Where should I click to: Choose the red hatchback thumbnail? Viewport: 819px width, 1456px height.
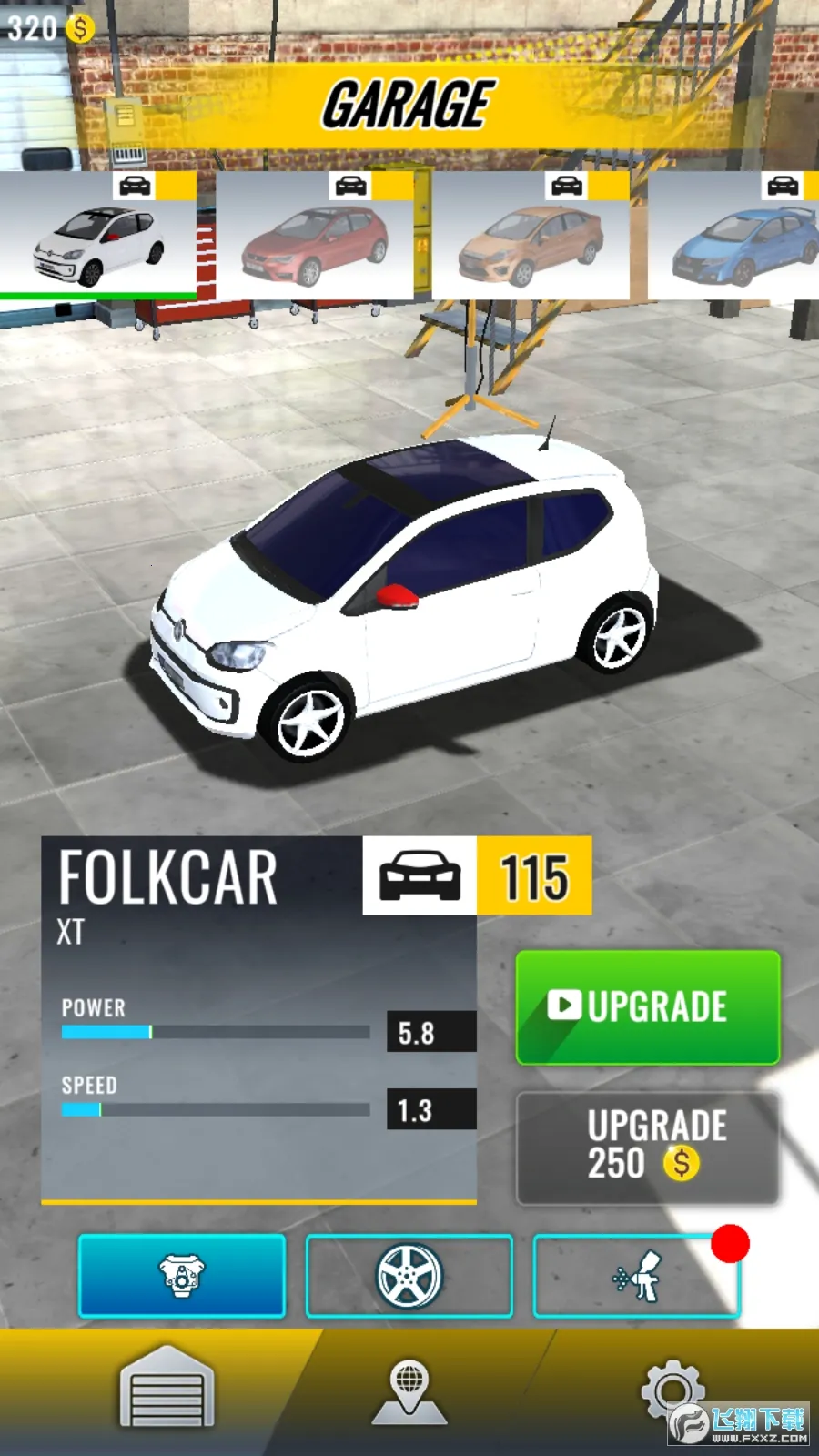pyautogui.click(x=315, y=237)
